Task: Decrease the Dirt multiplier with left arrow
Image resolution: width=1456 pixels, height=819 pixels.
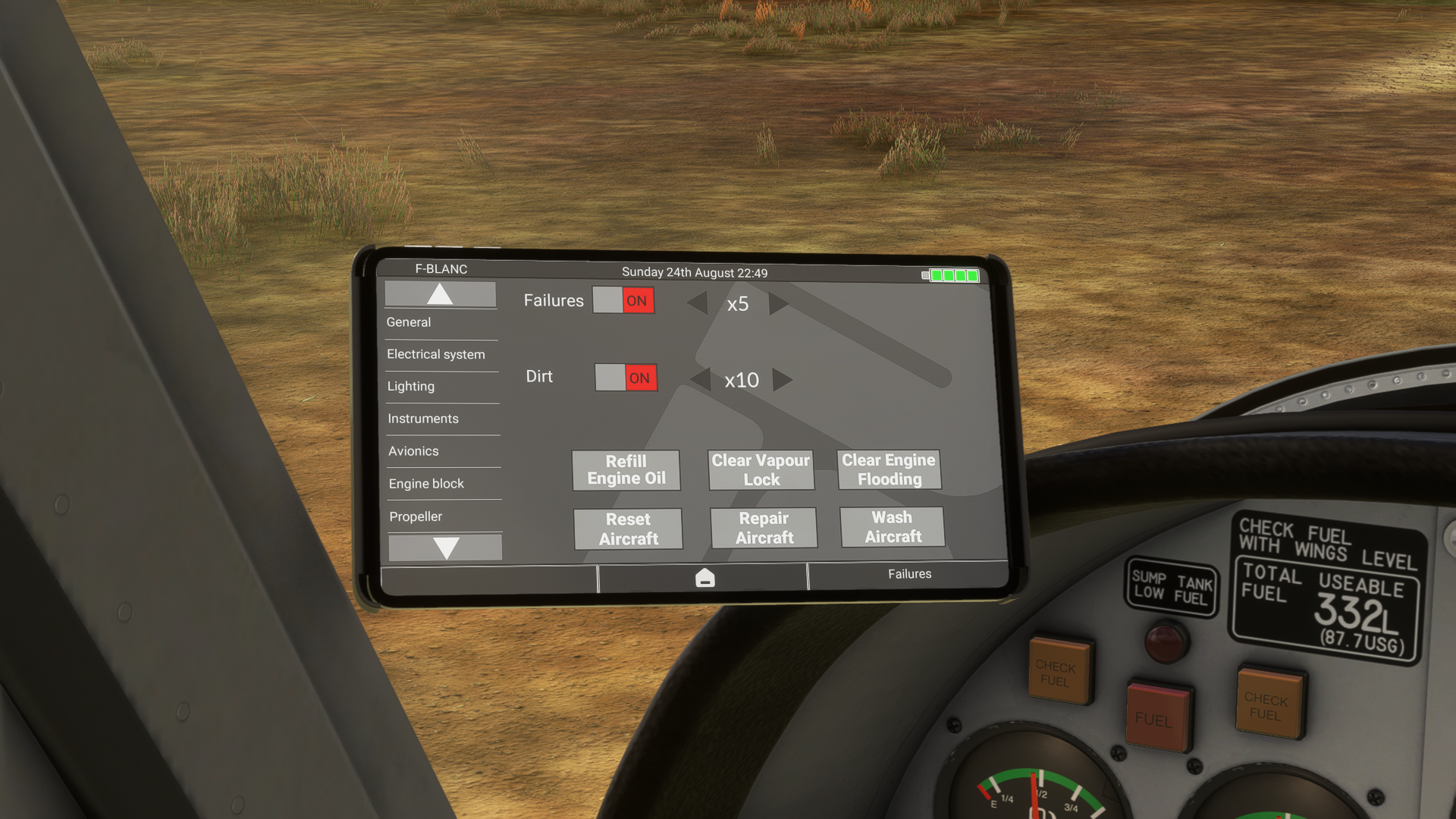Action: coord(701,379)
